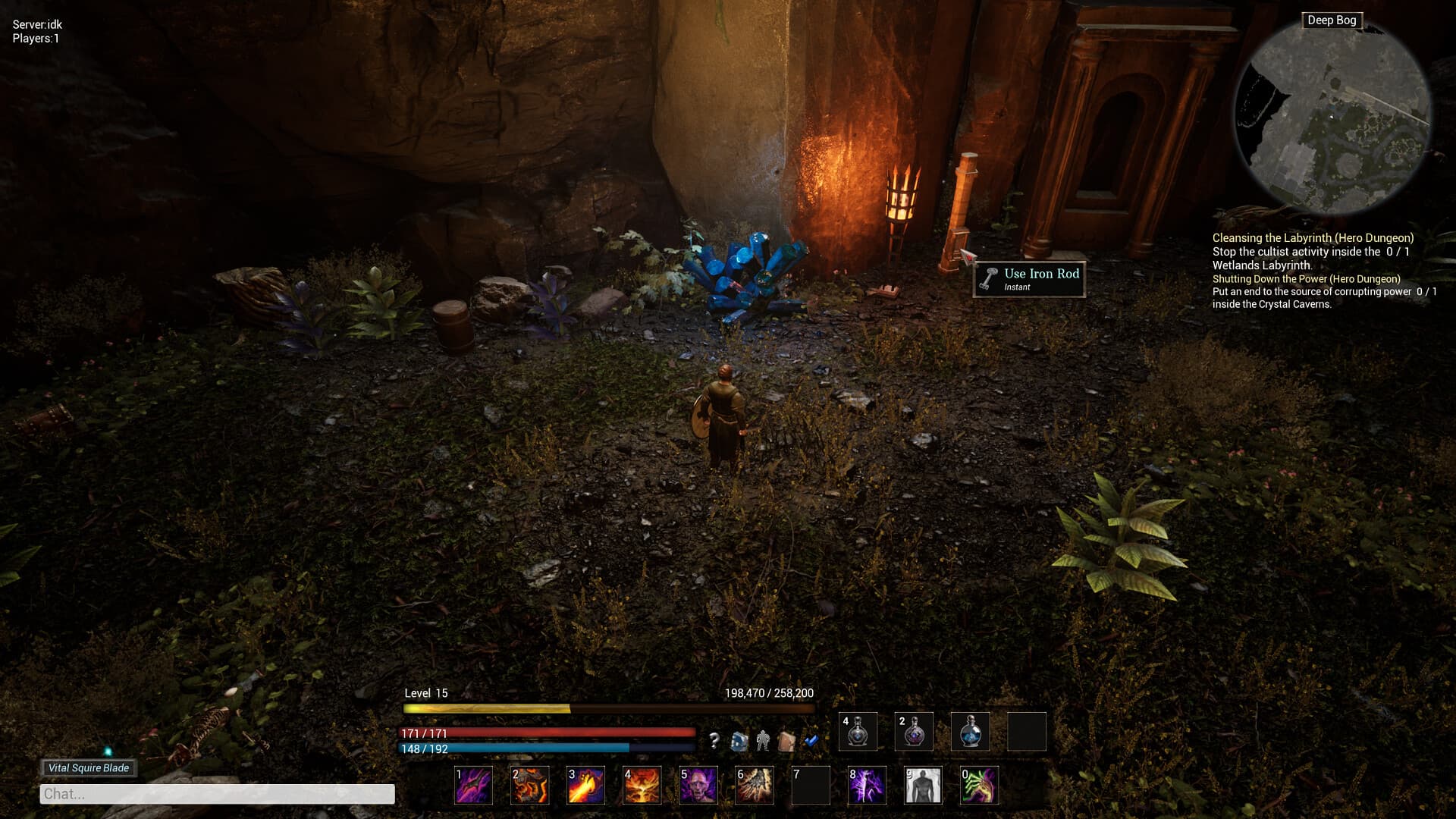Screen dimensions: 1456x819
Task: Use the molten lava ability in slot 2
Action: [x=529, y=785]
